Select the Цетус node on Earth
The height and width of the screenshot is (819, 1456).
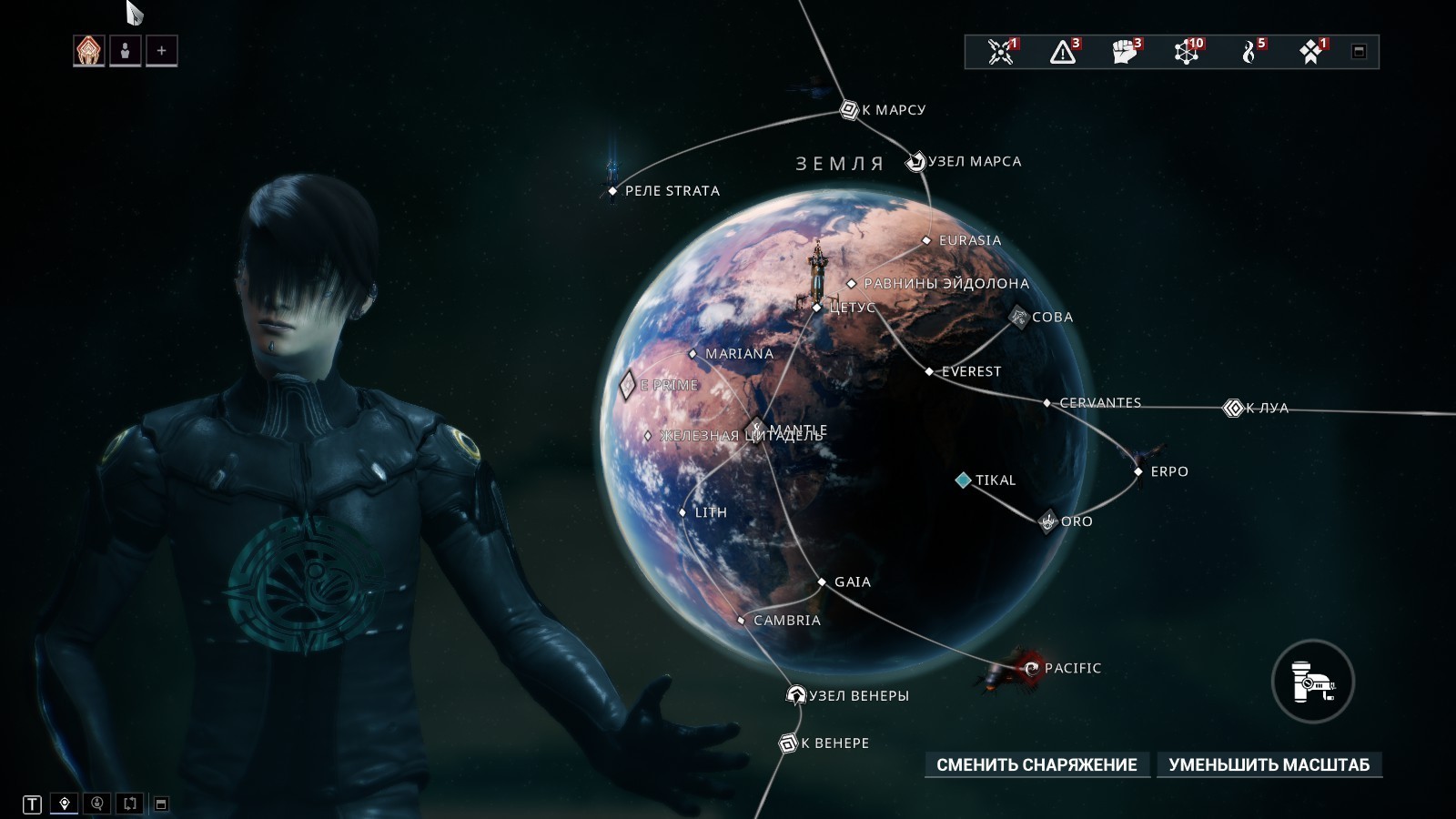click(817, 308)
